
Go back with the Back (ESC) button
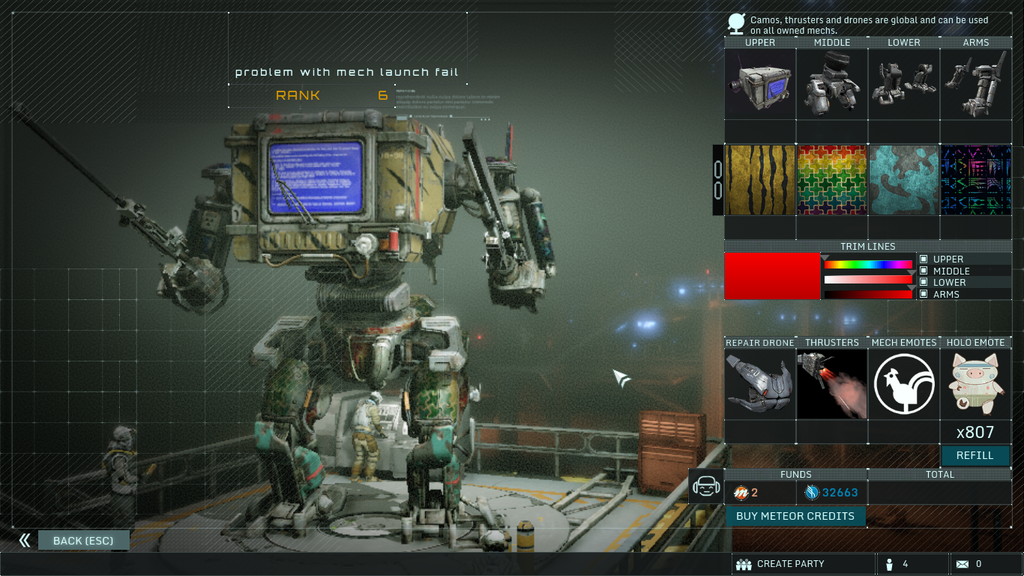point(83,541)
